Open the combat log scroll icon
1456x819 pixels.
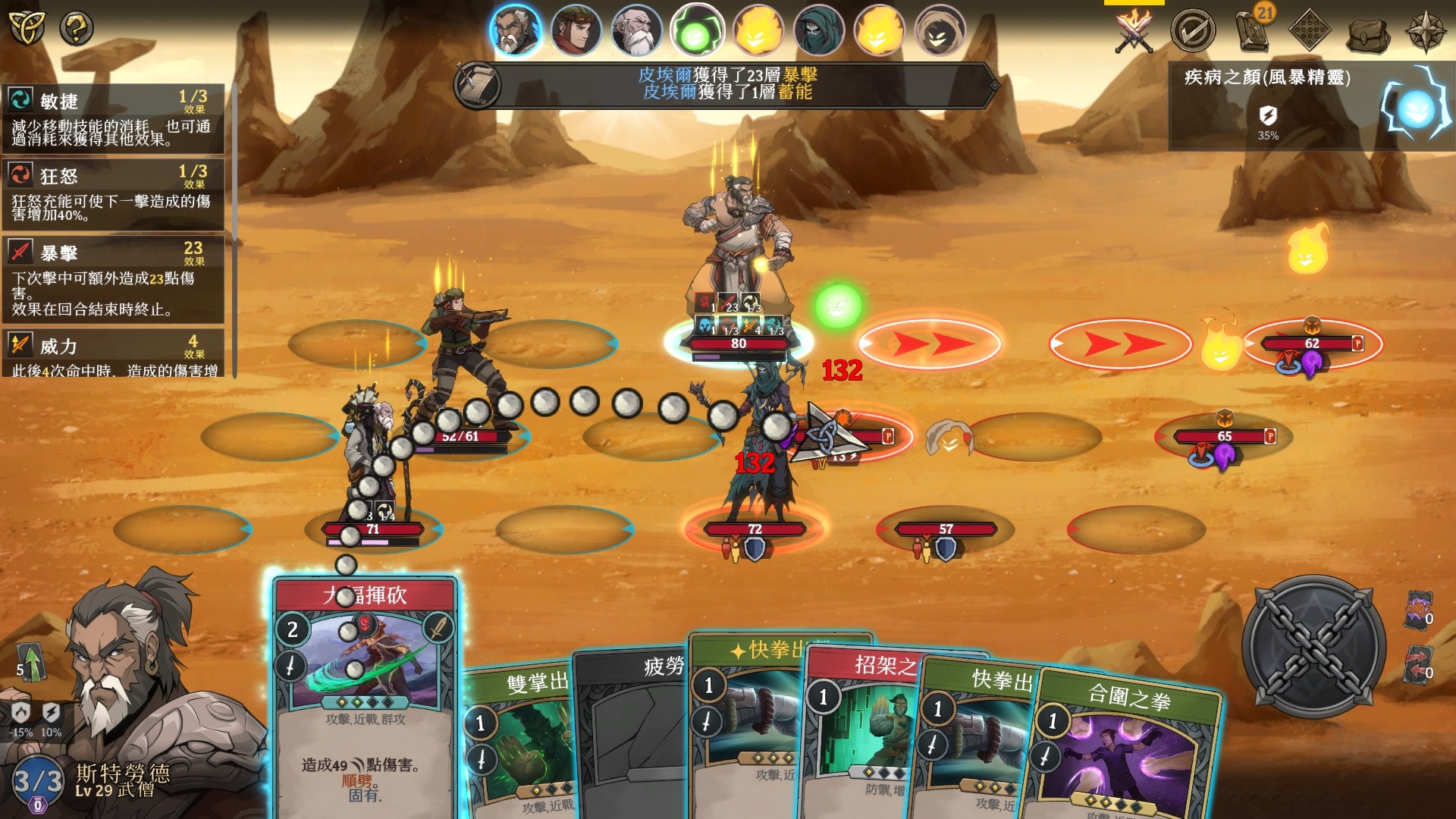point(478,85)
